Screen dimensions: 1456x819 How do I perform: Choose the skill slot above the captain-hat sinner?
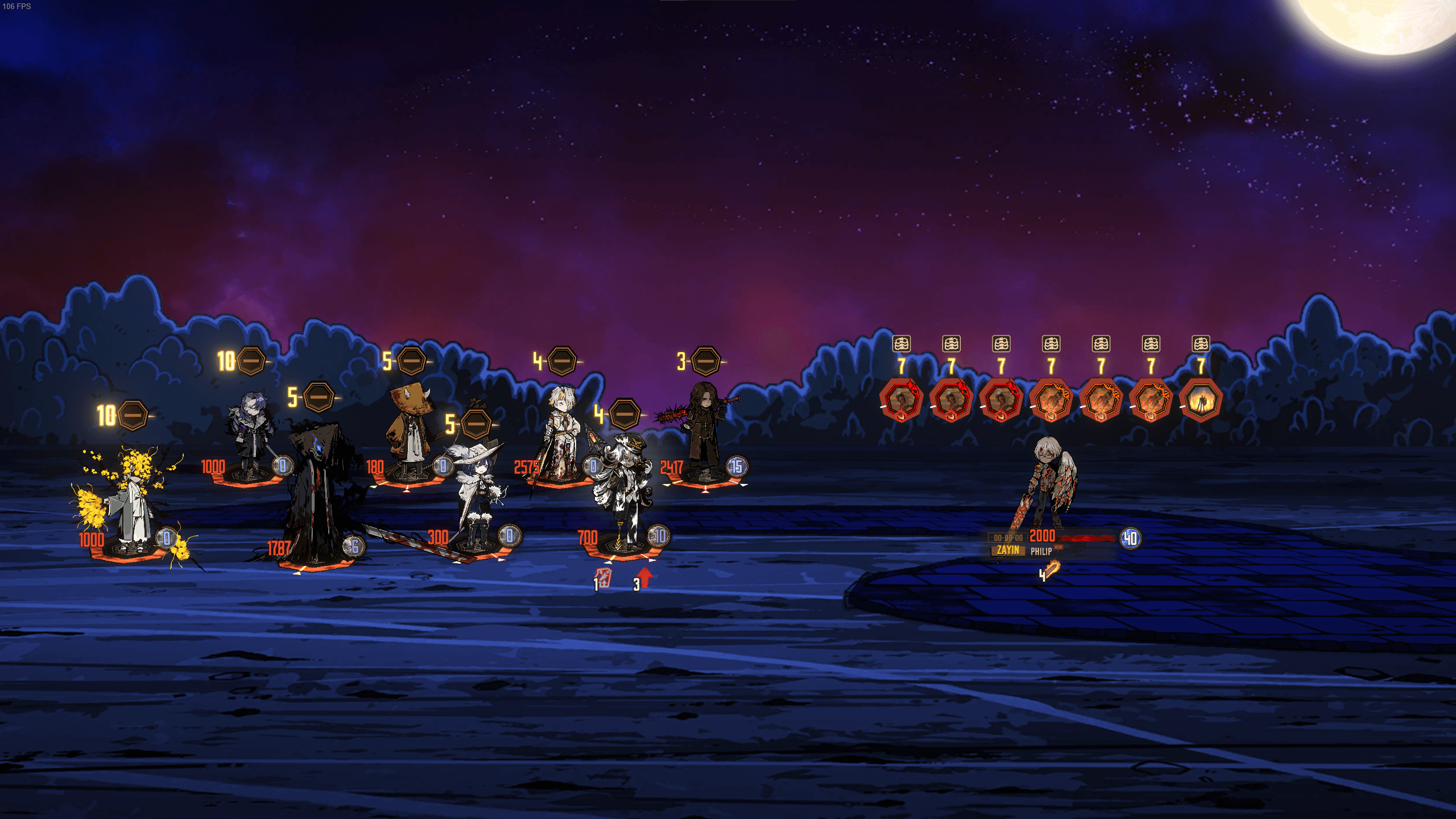(624, 414)
